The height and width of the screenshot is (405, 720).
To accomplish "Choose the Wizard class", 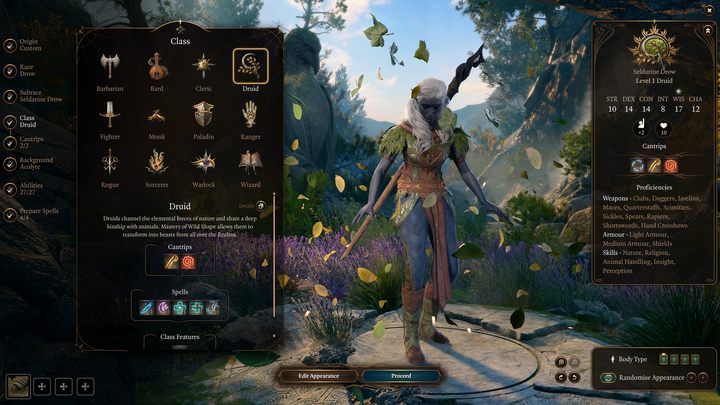I will (x=250, y=162).
